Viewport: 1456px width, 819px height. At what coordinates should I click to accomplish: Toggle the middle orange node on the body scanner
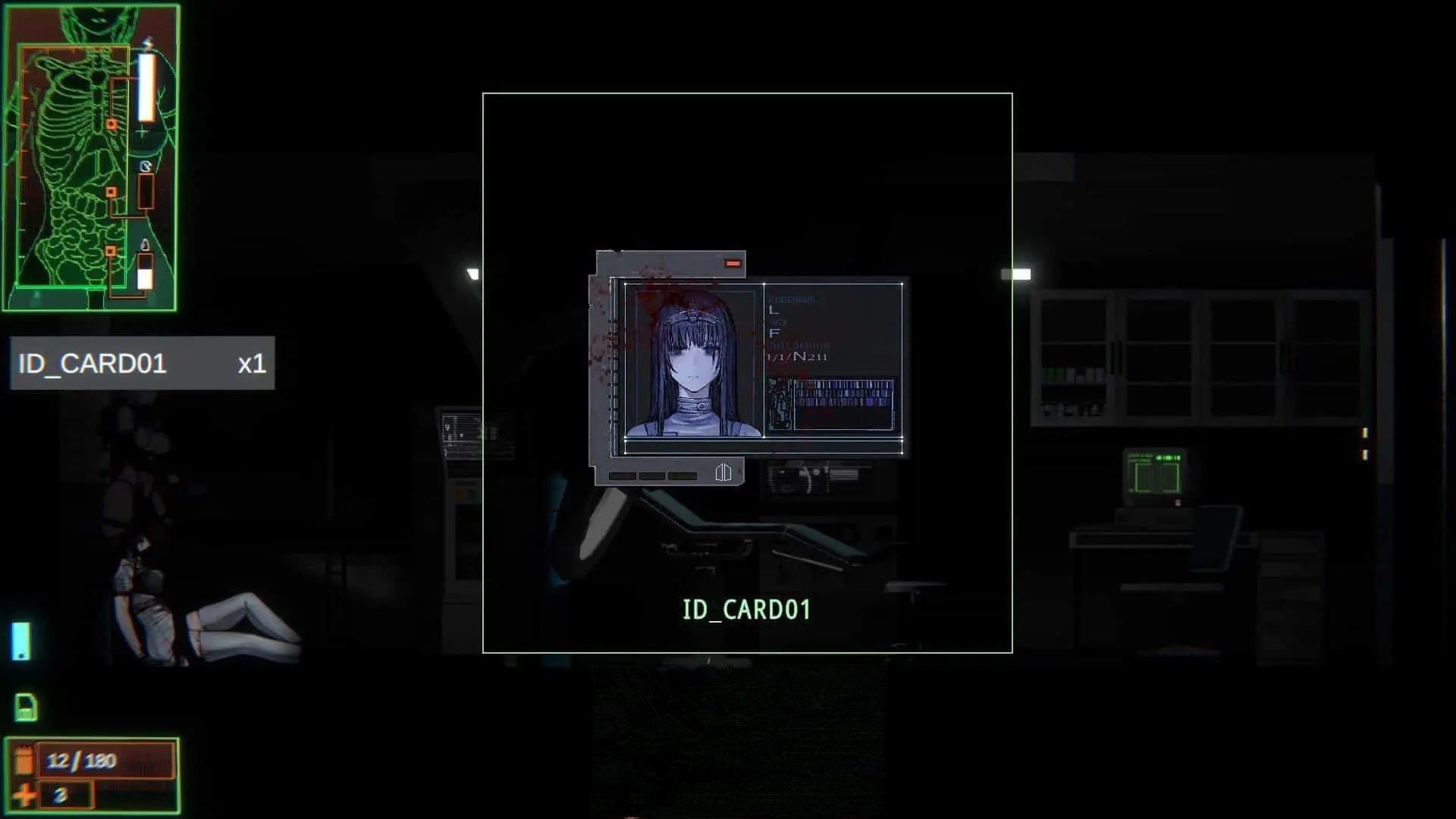[x=111, y=191]
